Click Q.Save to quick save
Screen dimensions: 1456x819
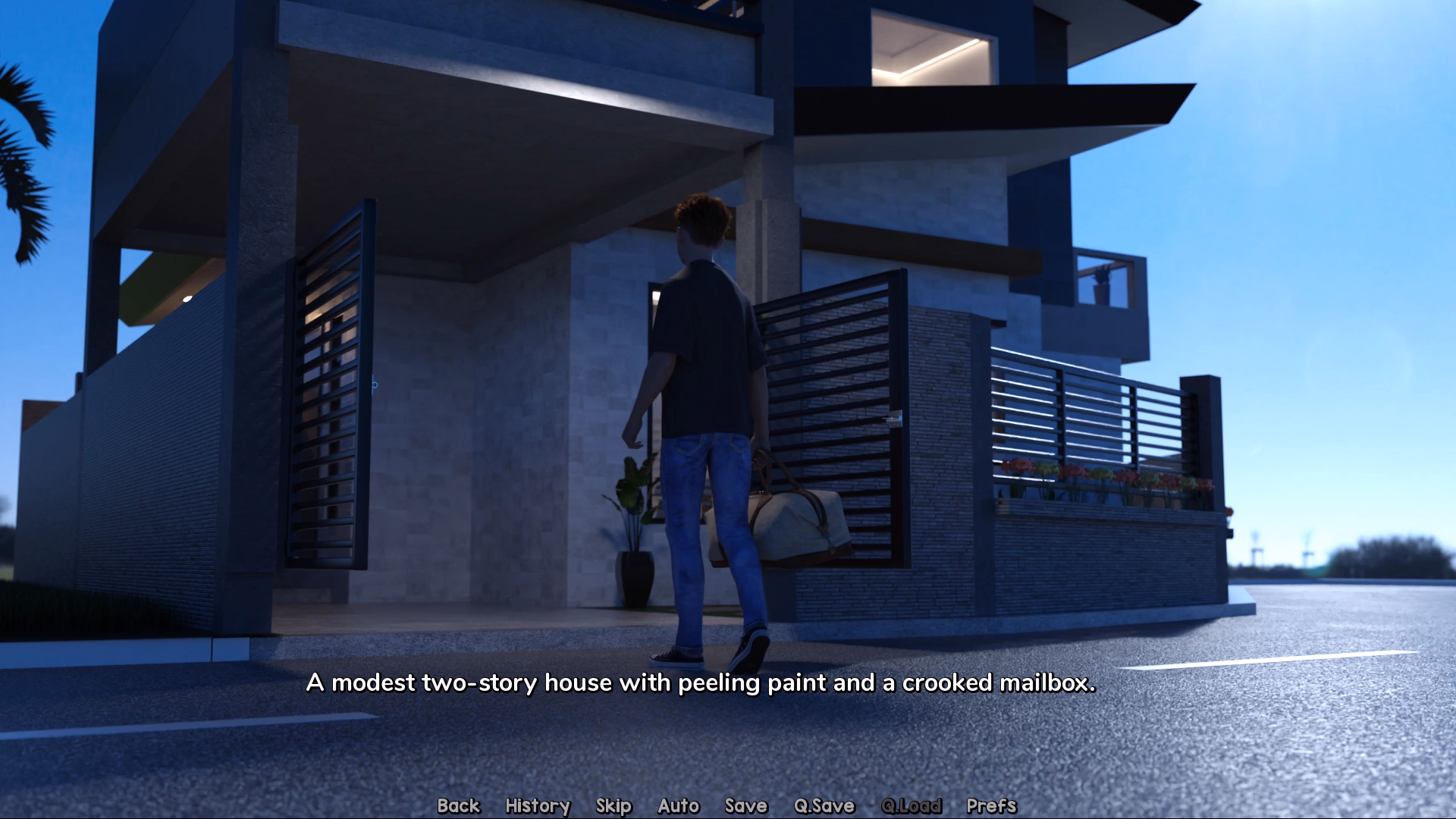pyautogui.click(x=824, y=805)
